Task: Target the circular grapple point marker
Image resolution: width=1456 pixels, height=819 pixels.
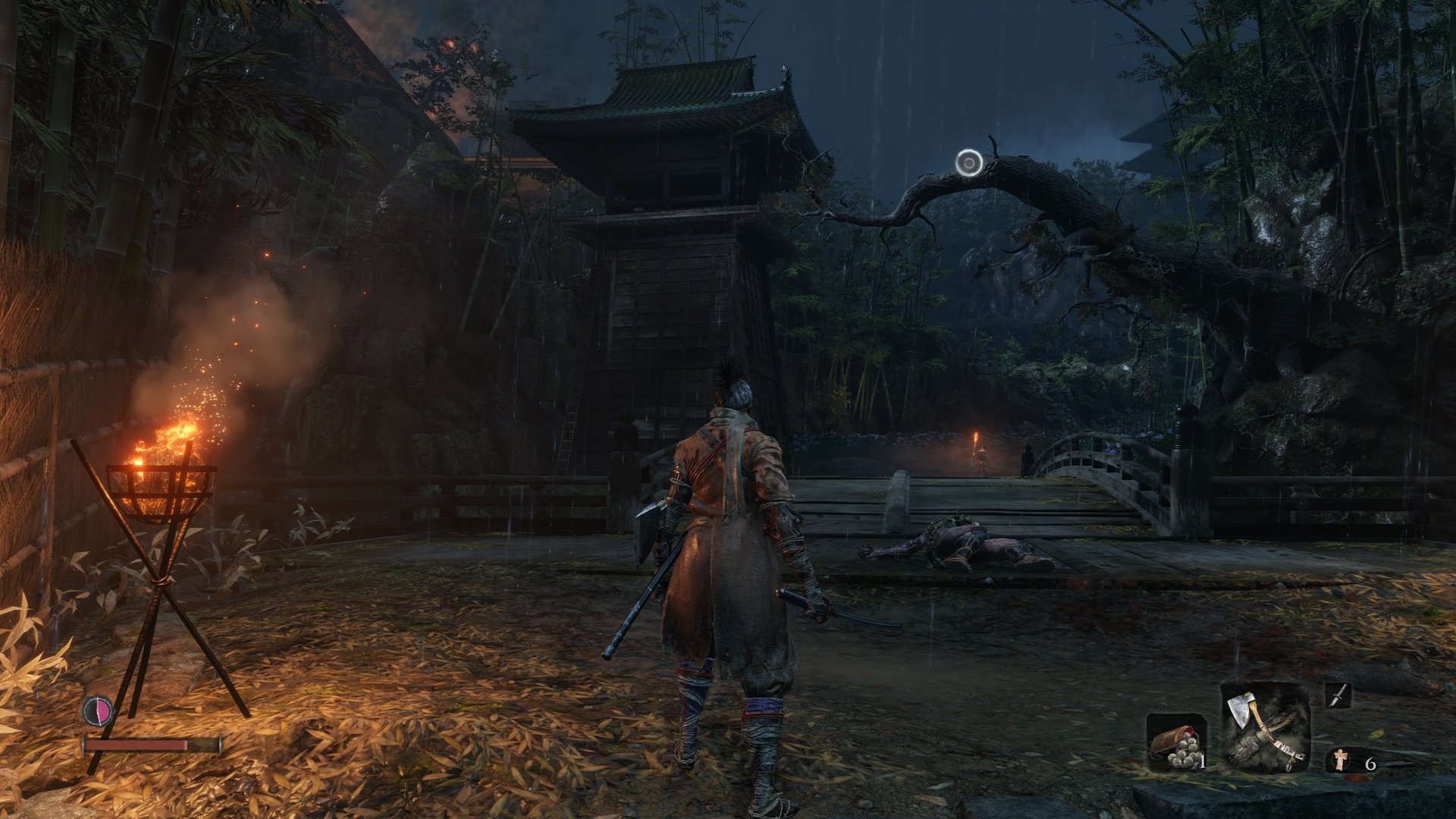Action: pos(968,162)
